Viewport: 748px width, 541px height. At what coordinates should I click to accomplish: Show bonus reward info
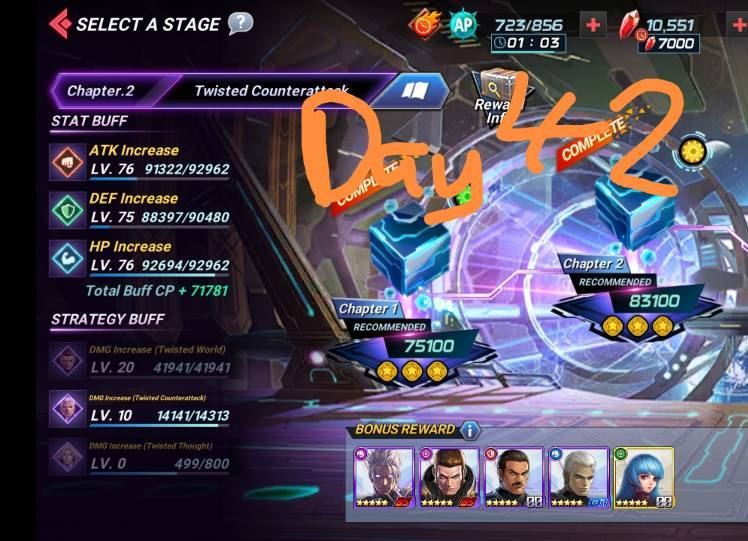[x=470, y=430]
